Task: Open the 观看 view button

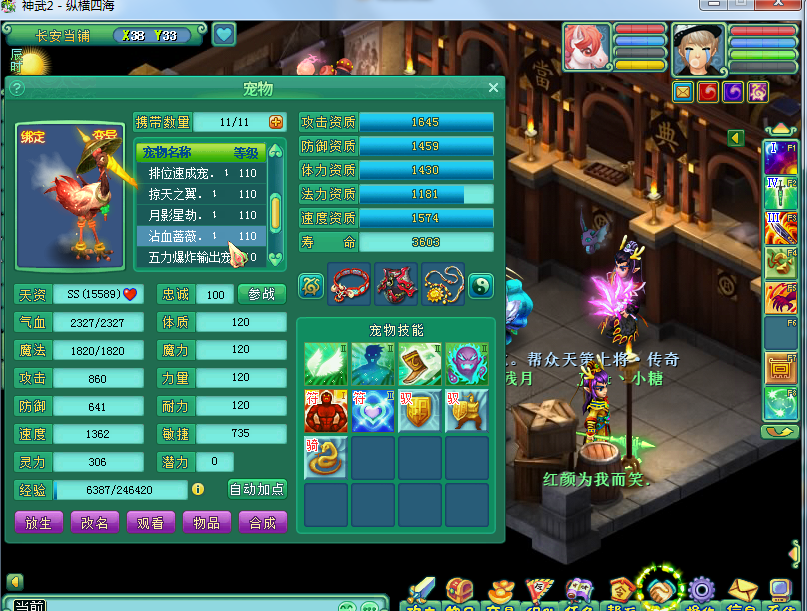Action: (151, 522)
